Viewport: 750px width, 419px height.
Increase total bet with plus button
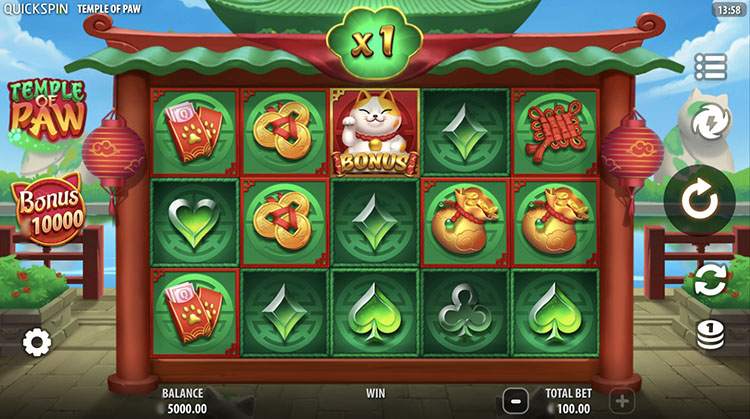pyautogui.click(x=620, y=399)
